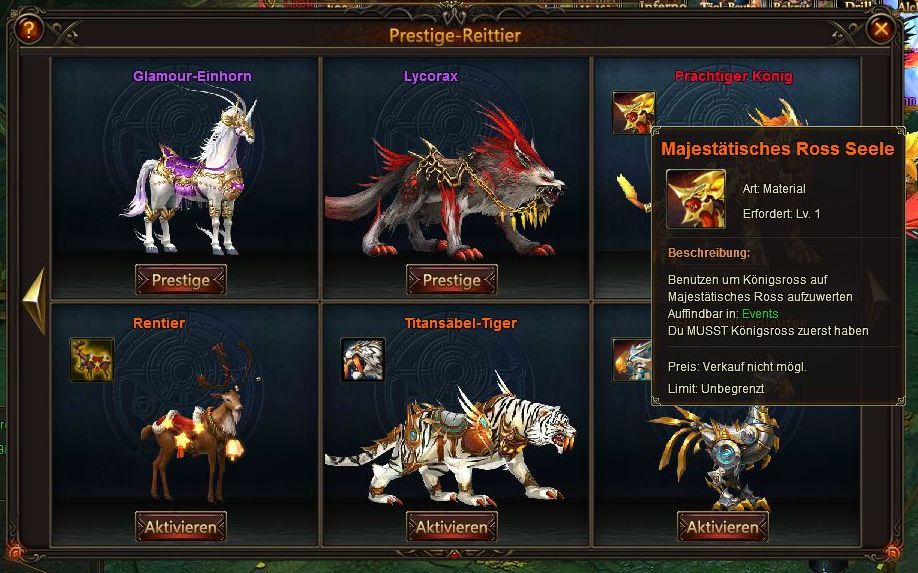Select the soul icon beside Prächtiger König

click(x=633, y=113)
